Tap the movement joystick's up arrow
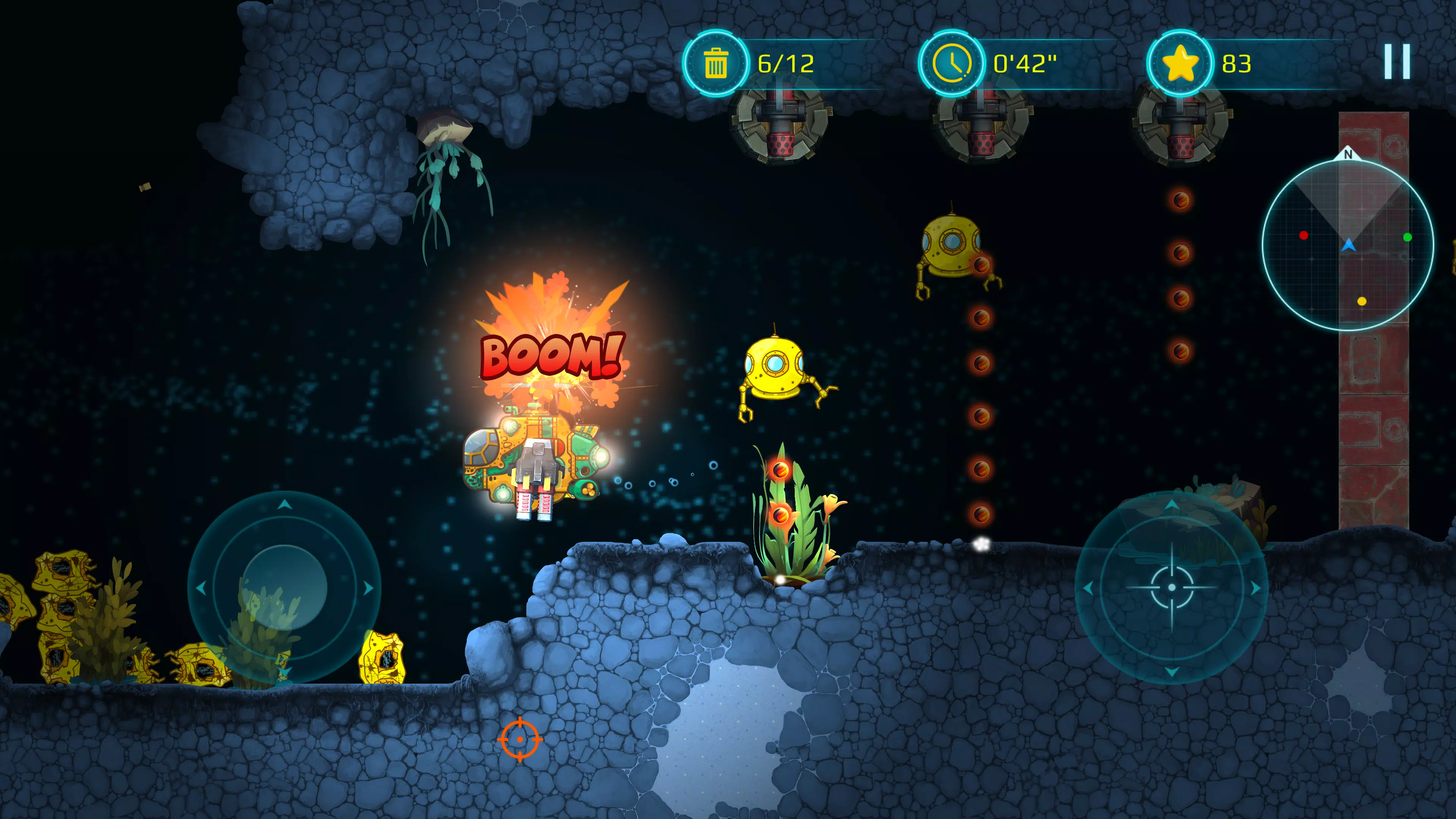 tap(284, 504)
